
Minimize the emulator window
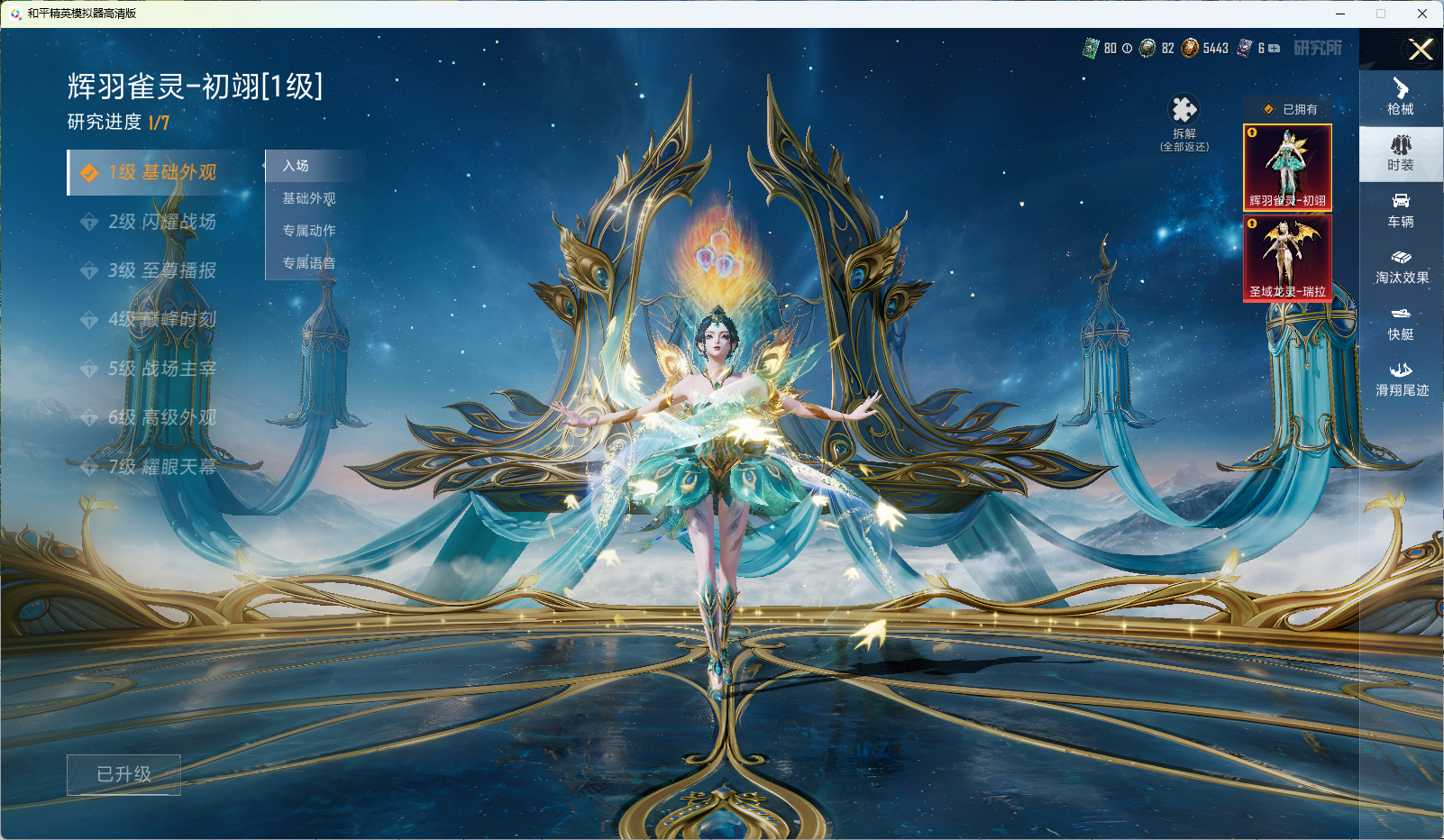(x=1340, y=14)
